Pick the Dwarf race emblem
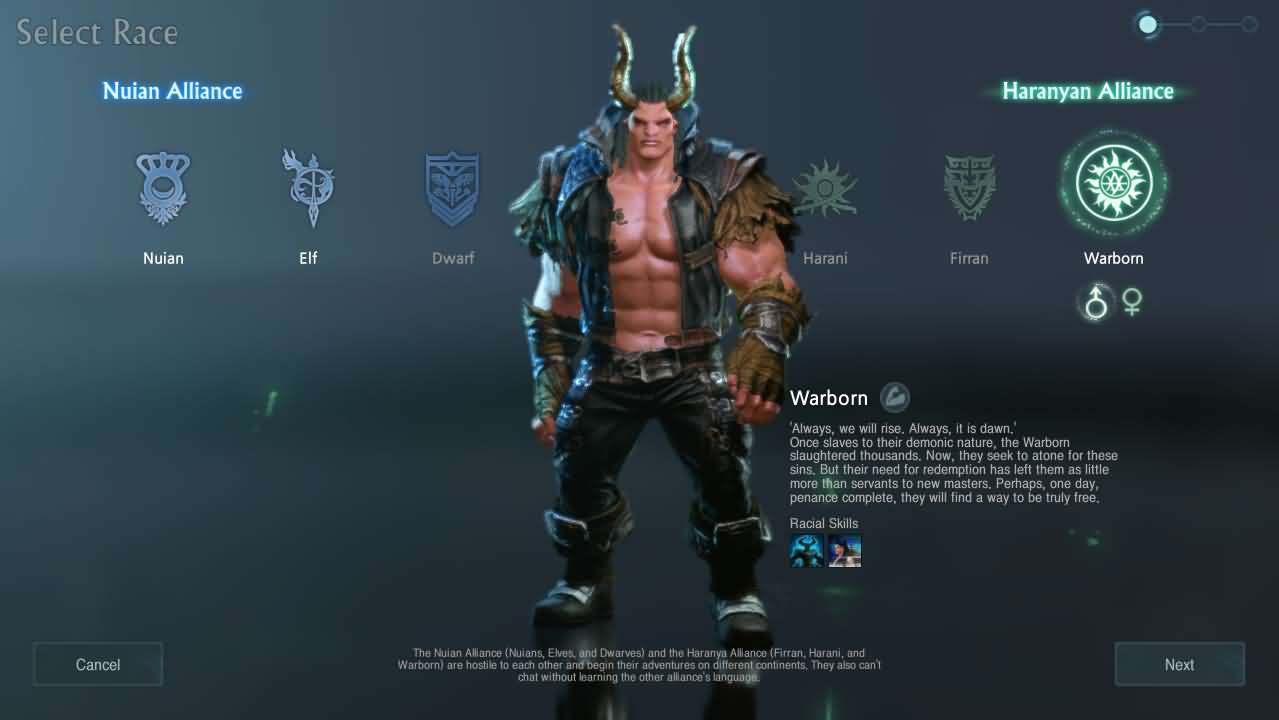 pos(453,188)
